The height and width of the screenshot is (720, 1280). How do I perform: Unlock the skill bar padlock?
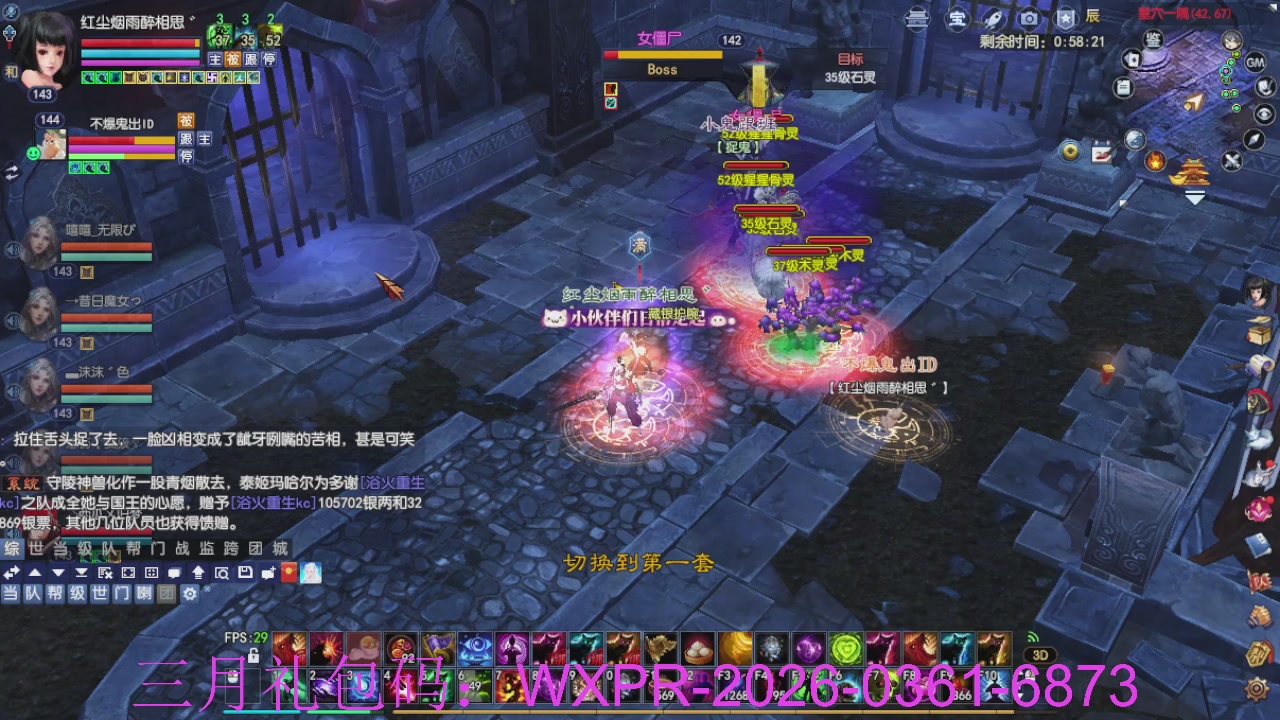pyautogui.click(x=254, y=656)
